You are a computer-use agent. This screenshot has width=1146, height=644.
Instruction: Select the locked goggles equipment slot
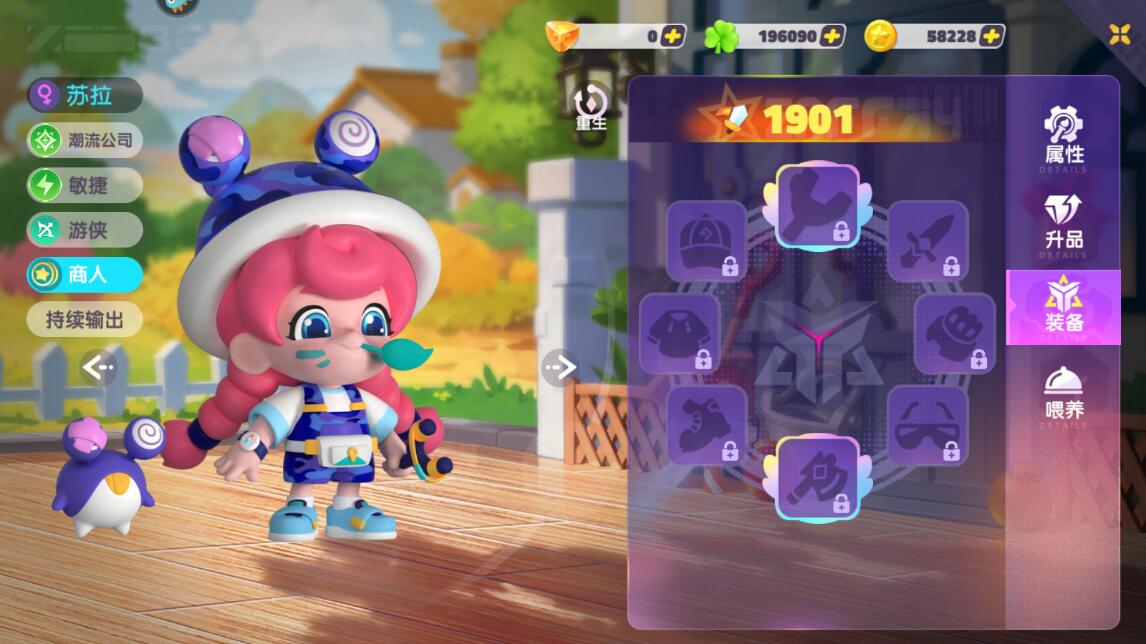[927, 425]
